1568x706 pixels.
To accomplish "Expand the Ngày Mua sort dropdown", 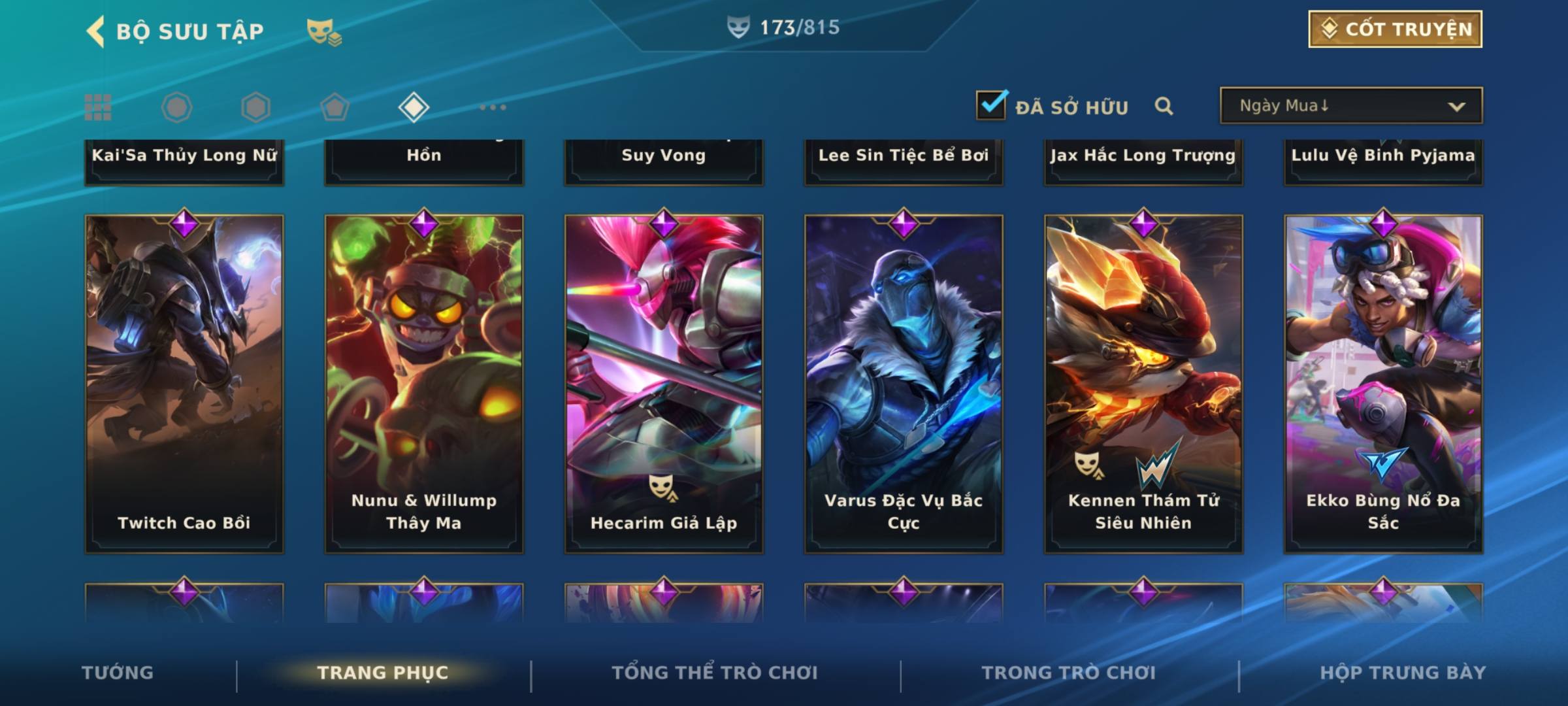I will (x=1350, y=106).
